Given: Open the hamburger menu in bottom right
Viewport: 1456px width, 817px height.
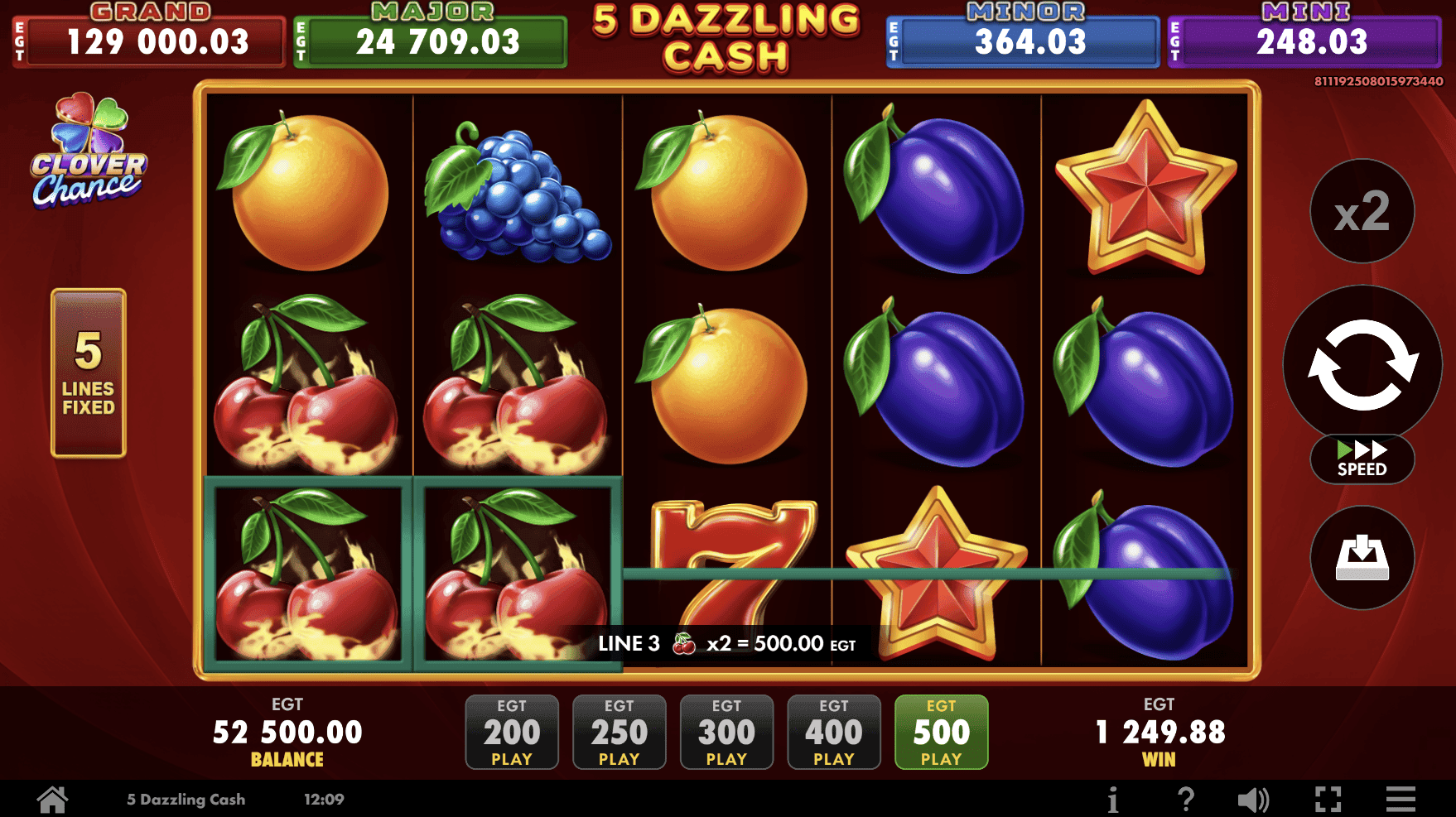Looking at the screenshot, I should coord(1400,798).
